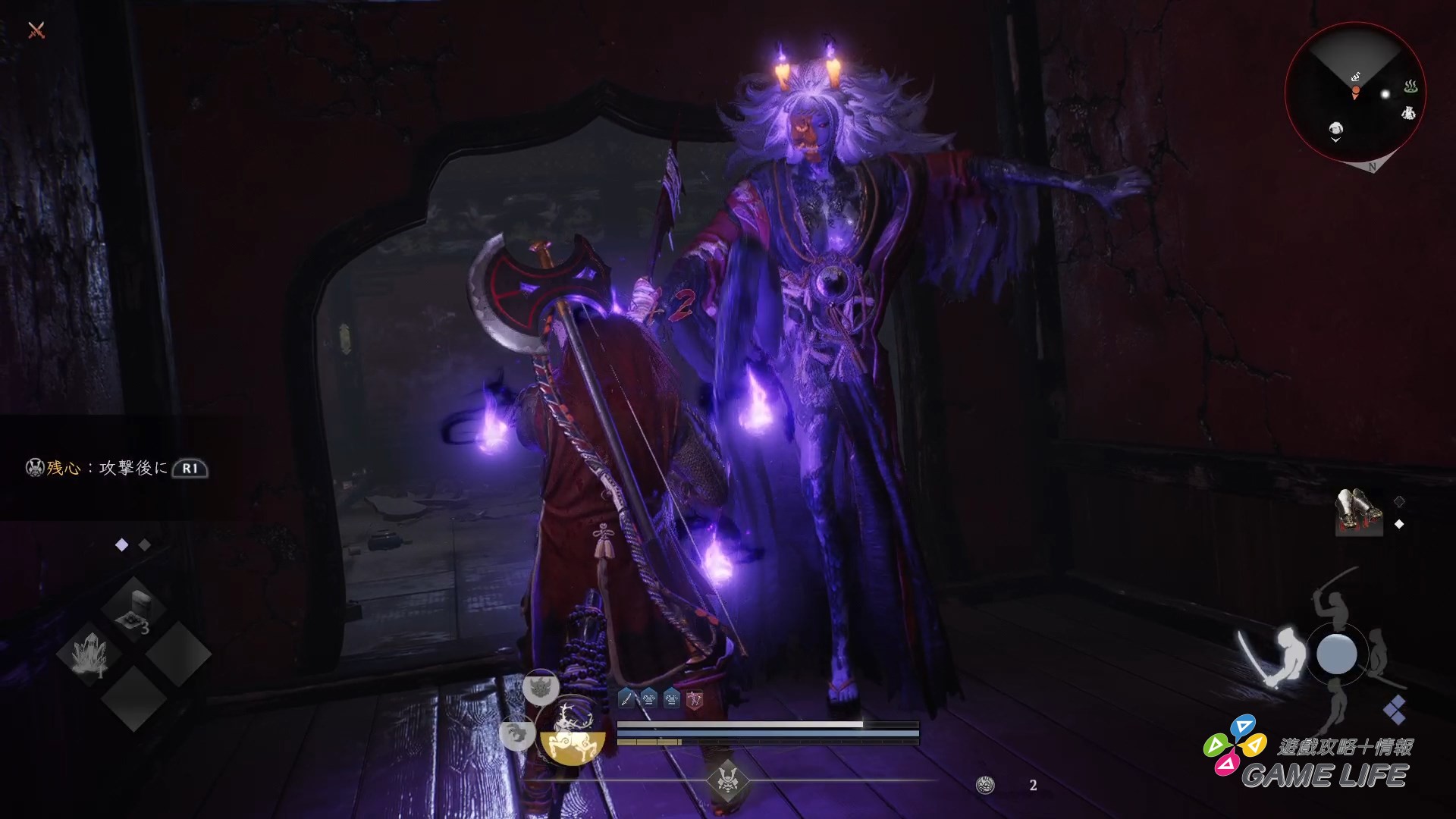
Task: Select the sword buff icon above the health bar
Action: coord(627,697)
